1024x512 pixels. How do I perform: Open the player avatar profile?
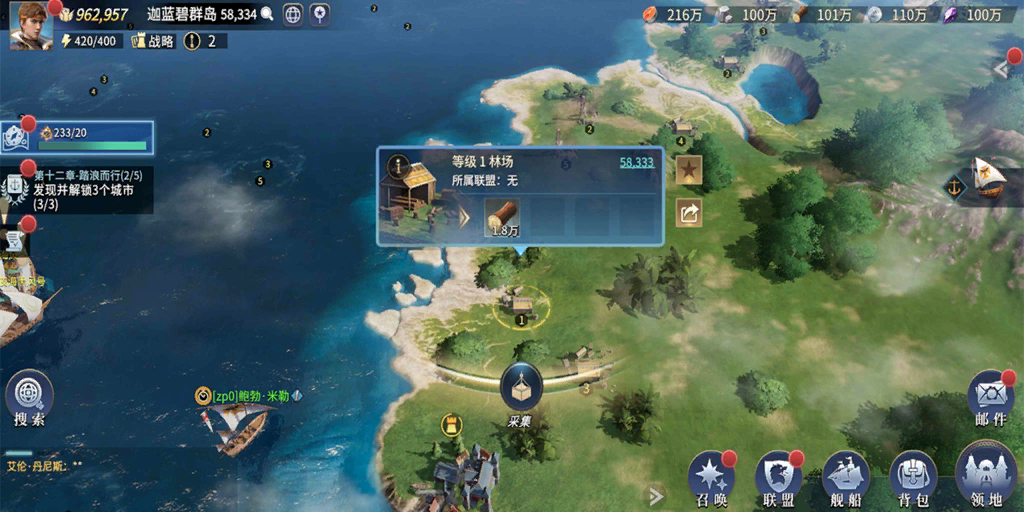[31, 25]
